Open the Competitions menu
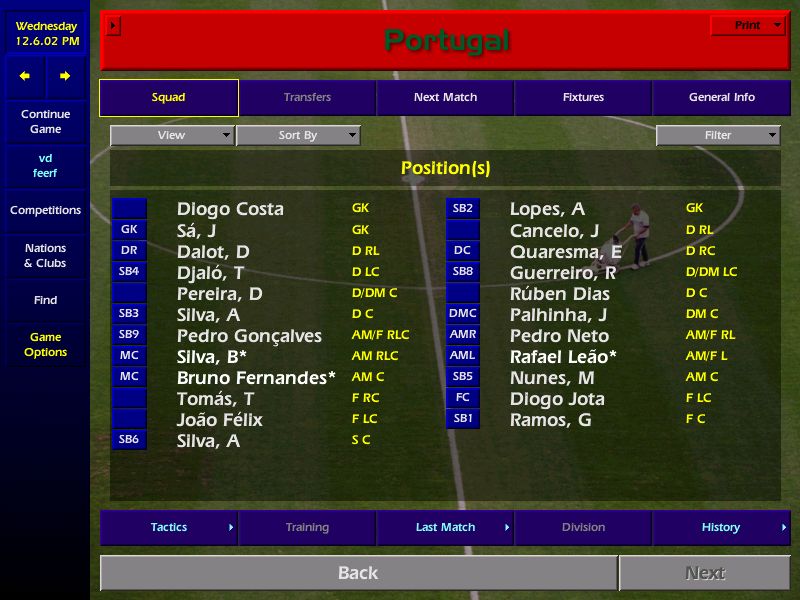 (x=45, y=211)
